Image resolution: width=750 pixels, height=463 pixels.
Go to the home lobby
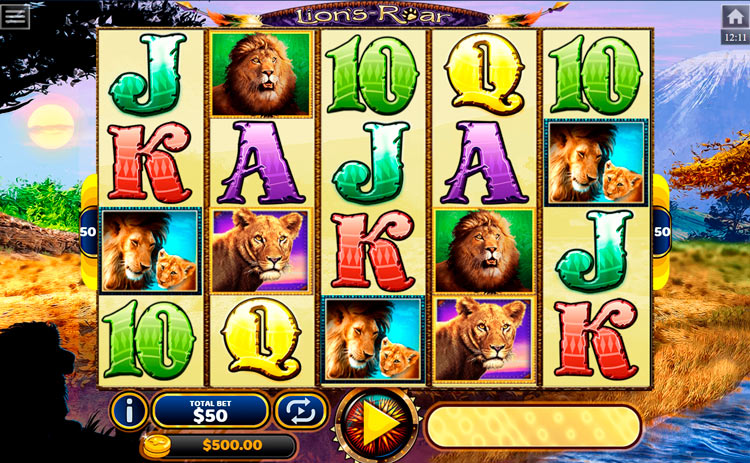[734, 17]
